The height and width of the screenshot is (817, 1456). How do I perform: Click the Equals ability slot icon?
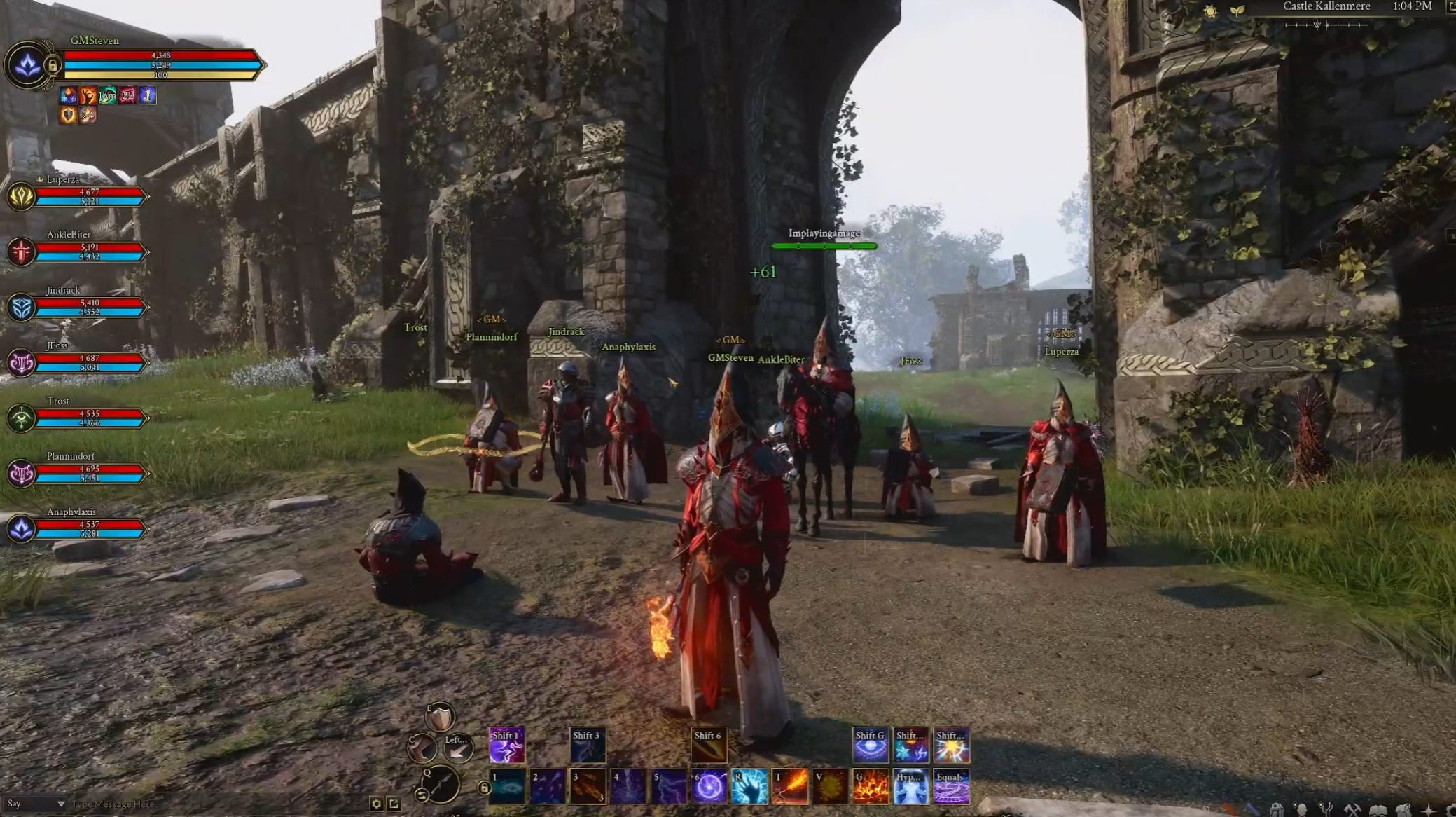tap(953, 788)
